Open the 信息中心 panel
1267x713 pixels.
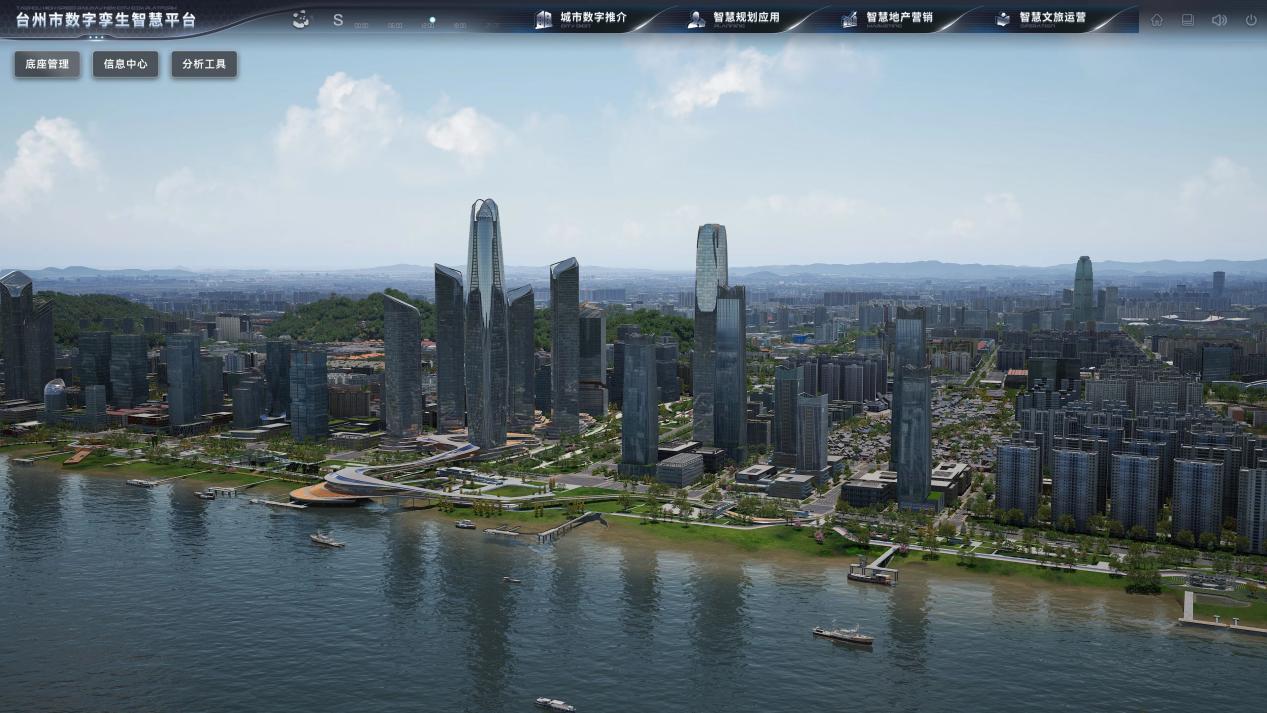[x=125, y=64]
